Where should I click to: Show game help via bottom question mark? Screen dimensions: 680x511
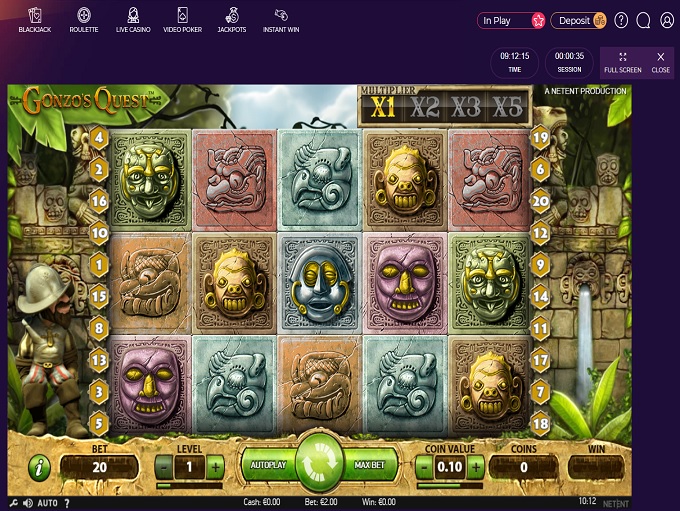66,502
